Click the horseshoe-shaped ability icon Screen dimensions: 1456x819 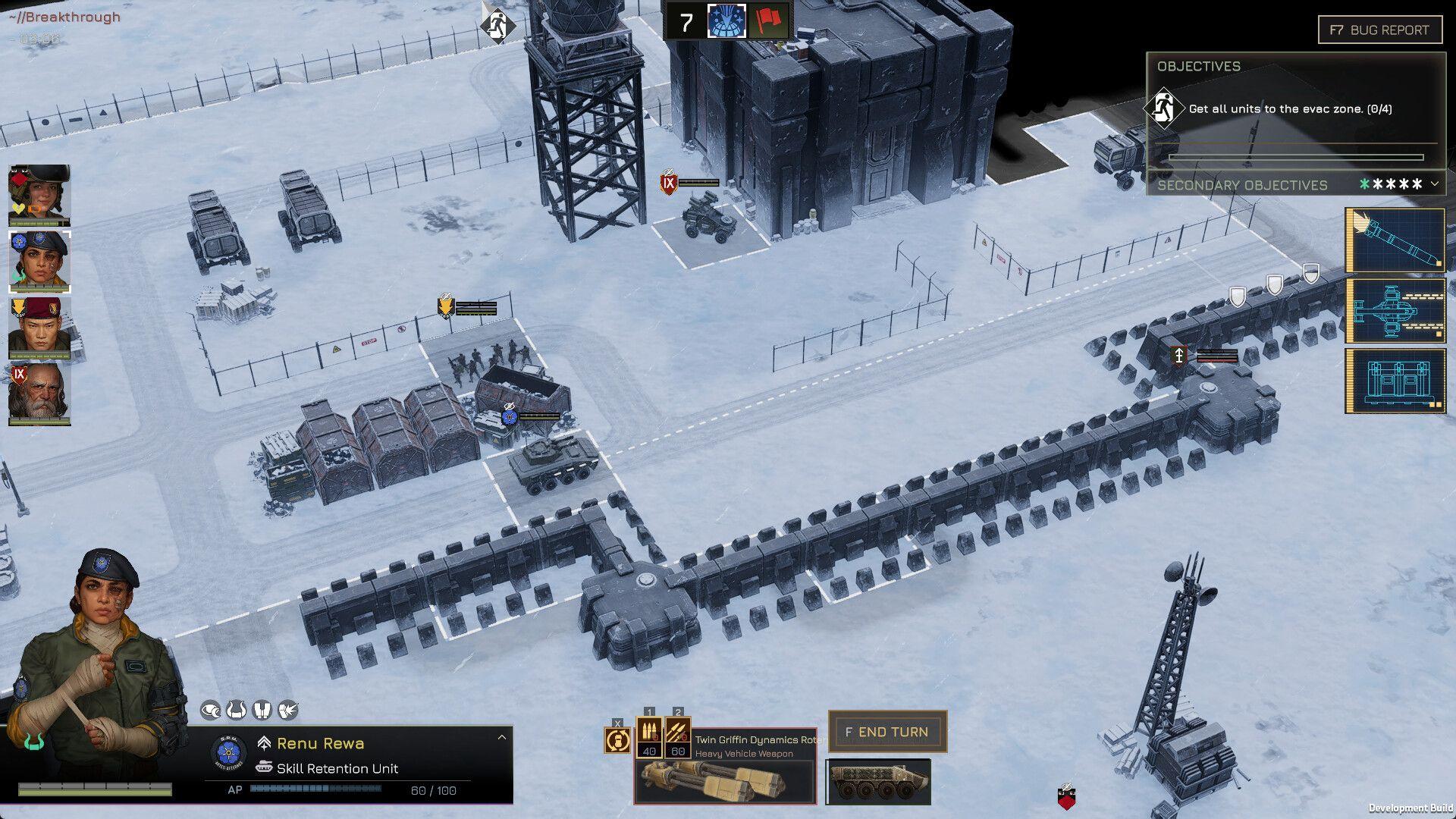[x=237, y=709]
